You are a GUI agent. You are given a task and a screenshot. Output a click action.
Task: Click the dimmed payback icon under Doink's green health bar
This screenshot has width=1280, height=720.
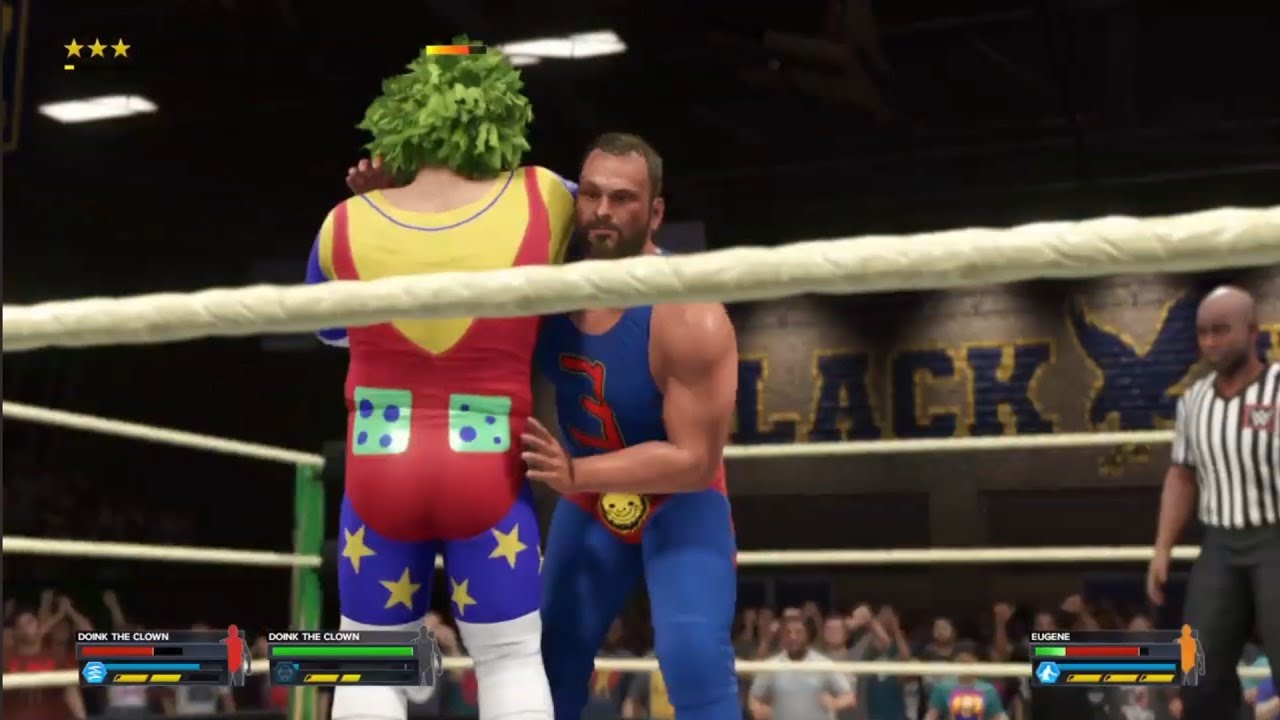(x=286, y=672)
